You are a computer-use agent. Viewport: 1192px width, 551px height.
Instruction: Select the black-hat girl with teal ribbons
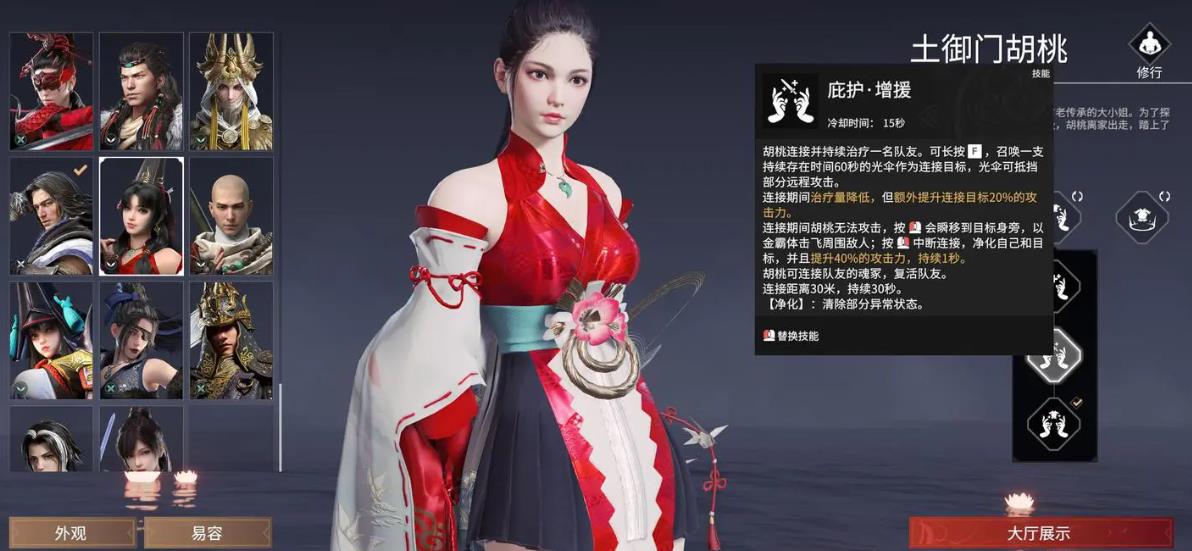point(52,340)
